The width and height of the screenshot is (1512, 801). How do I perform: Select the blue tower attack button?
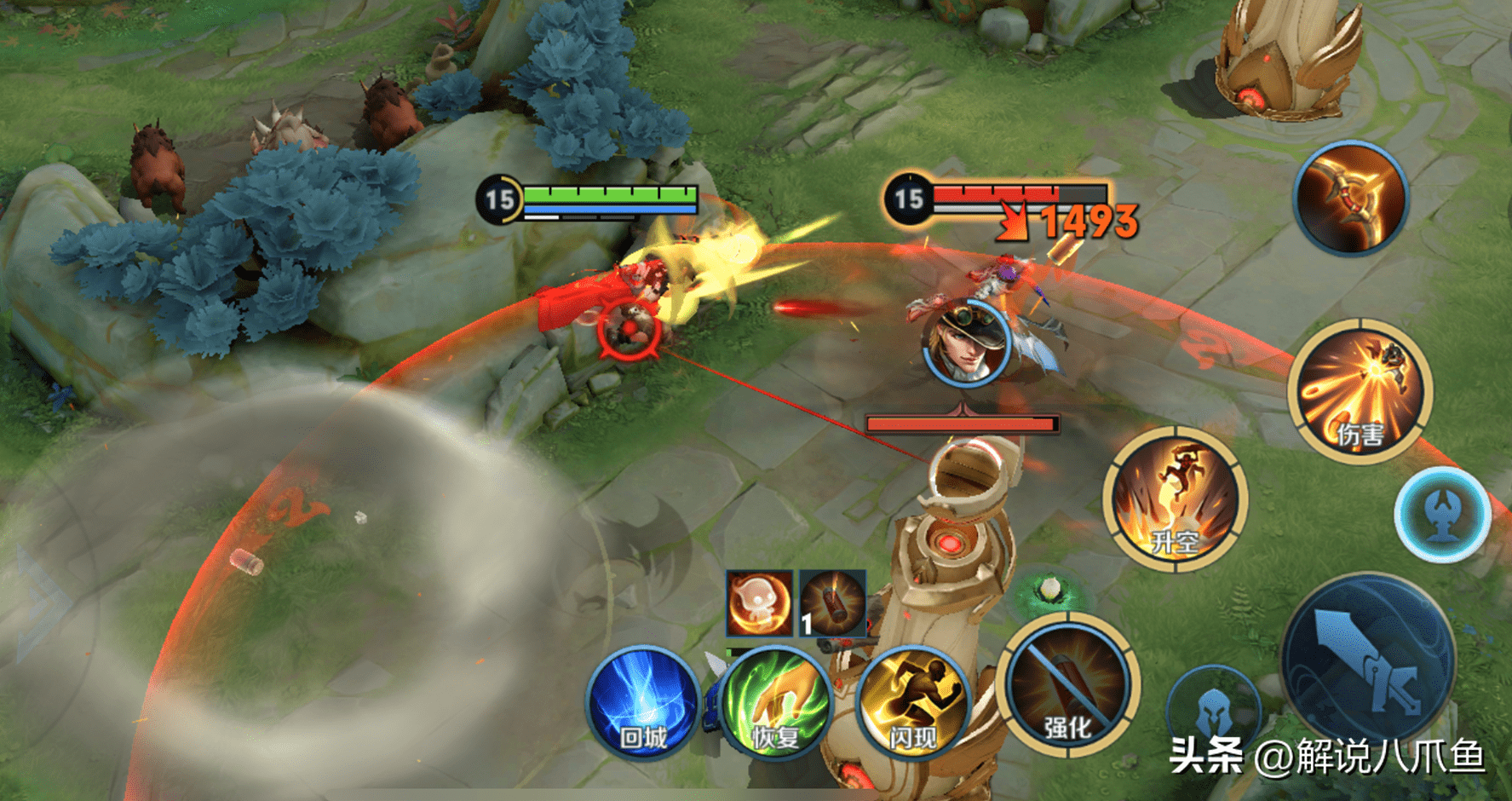(1441, 515)
